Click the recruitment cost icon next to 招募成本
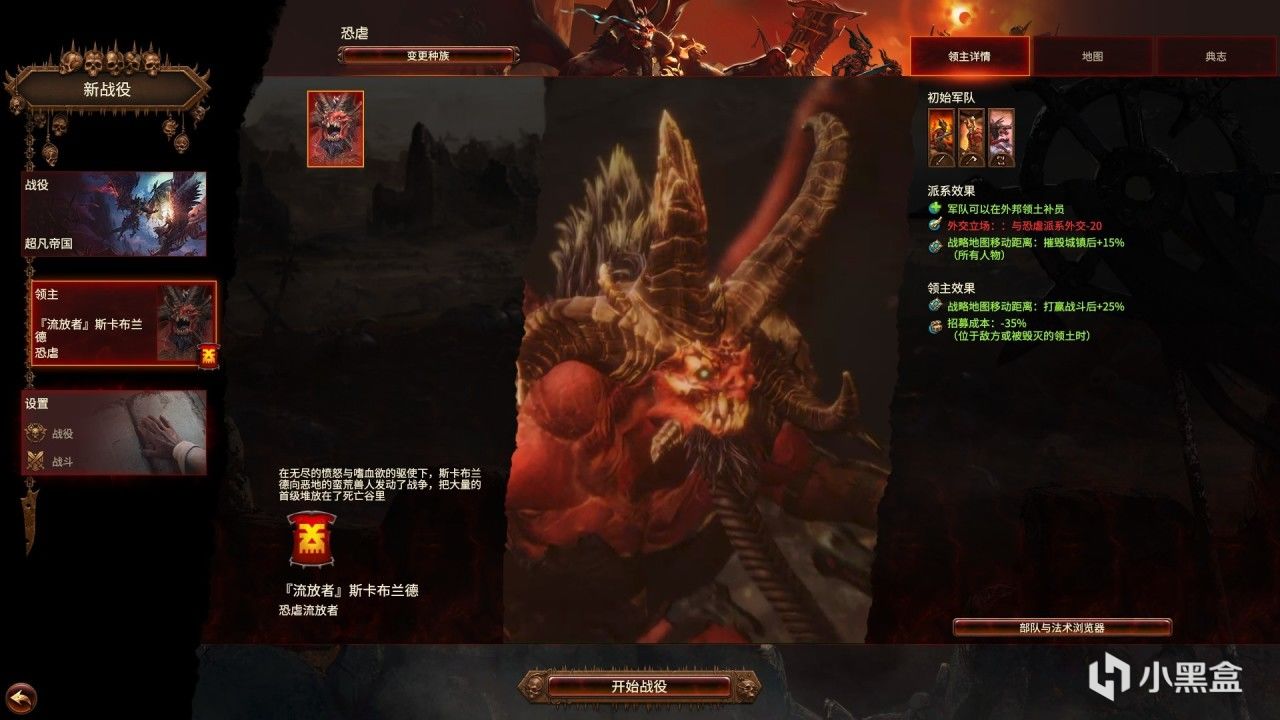The height and width of the screenshot is (720, 1280). 936,324
